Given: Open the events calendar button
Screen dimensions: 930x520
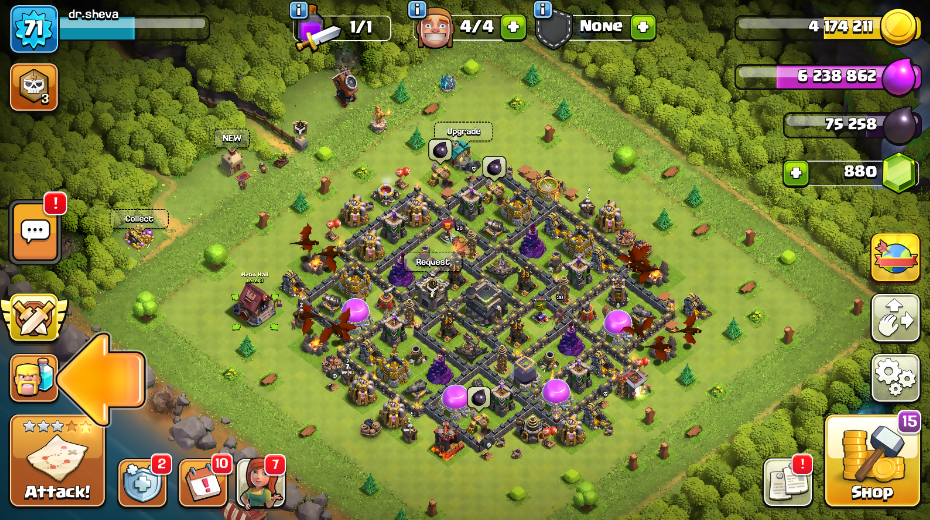Looking at the screenshot, I should pyautogui.click(x=202, y=483).
